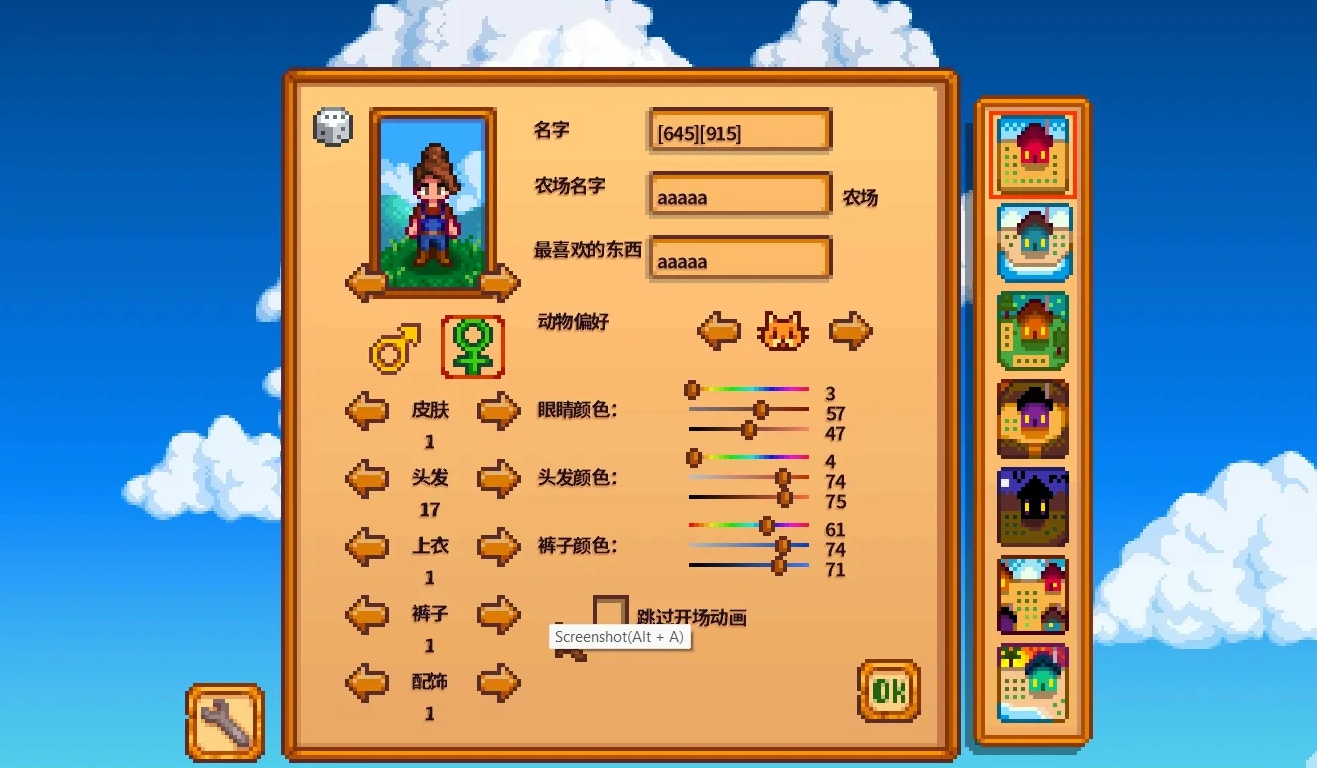Pick the forest farm map thumbnail
Viewport: 1317px width, 768px height.
1033,330
